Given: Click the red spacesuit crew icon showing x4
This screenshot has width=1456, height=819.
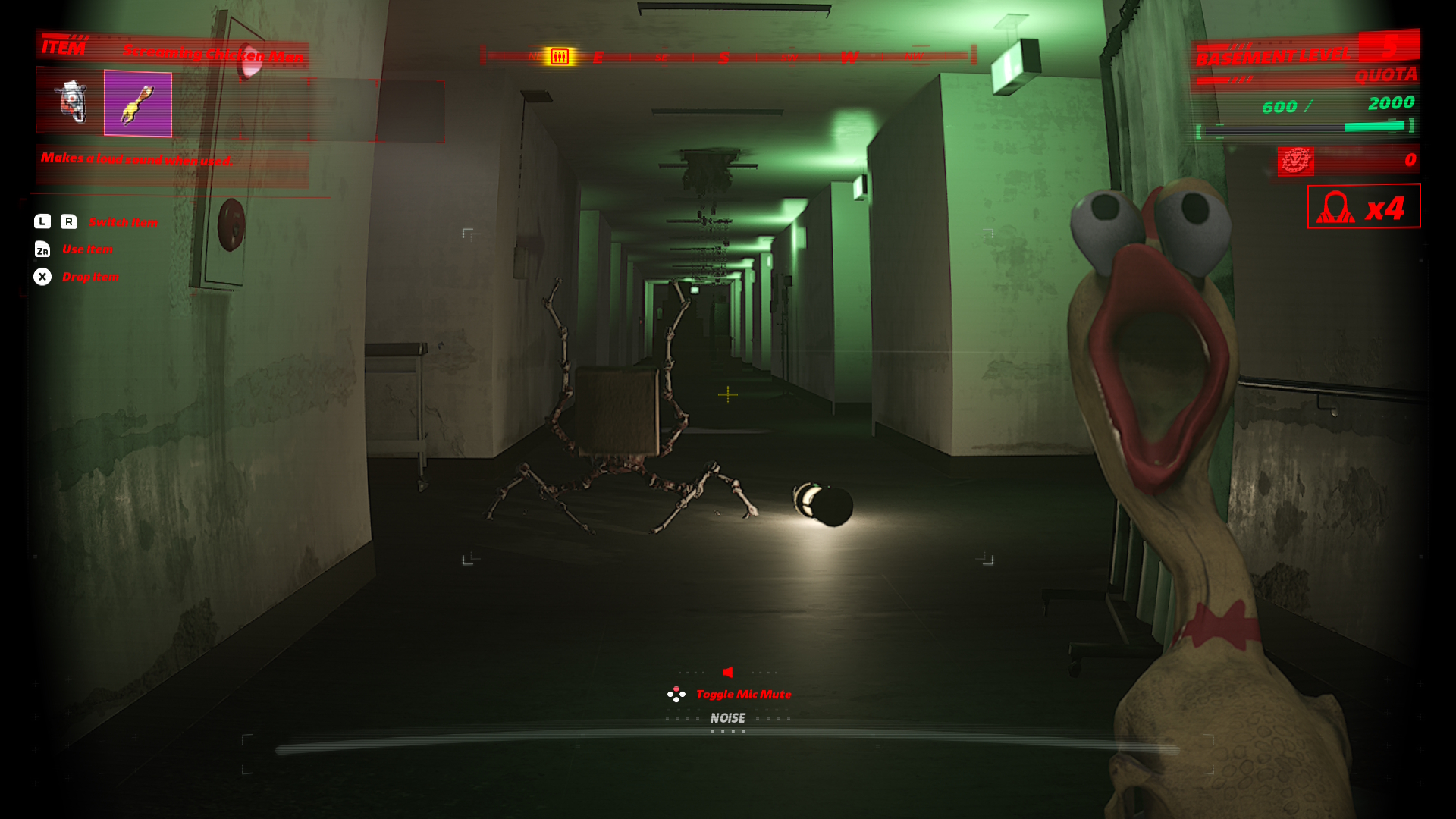Looking at the screenshot, I should click(1363, 207).
